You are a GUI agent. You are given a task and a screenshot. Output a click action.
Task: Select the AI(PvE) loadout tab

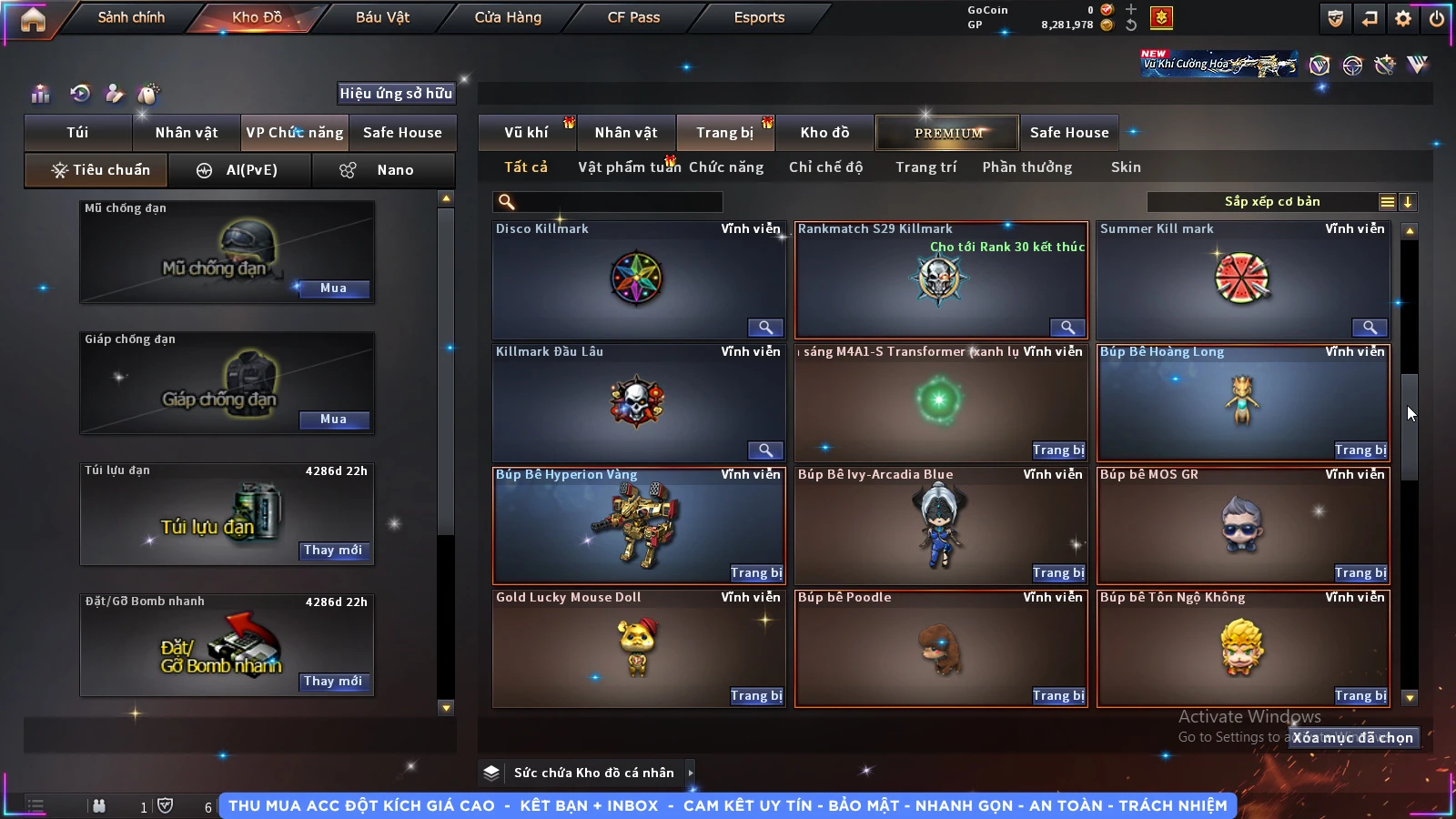(240, 170)
